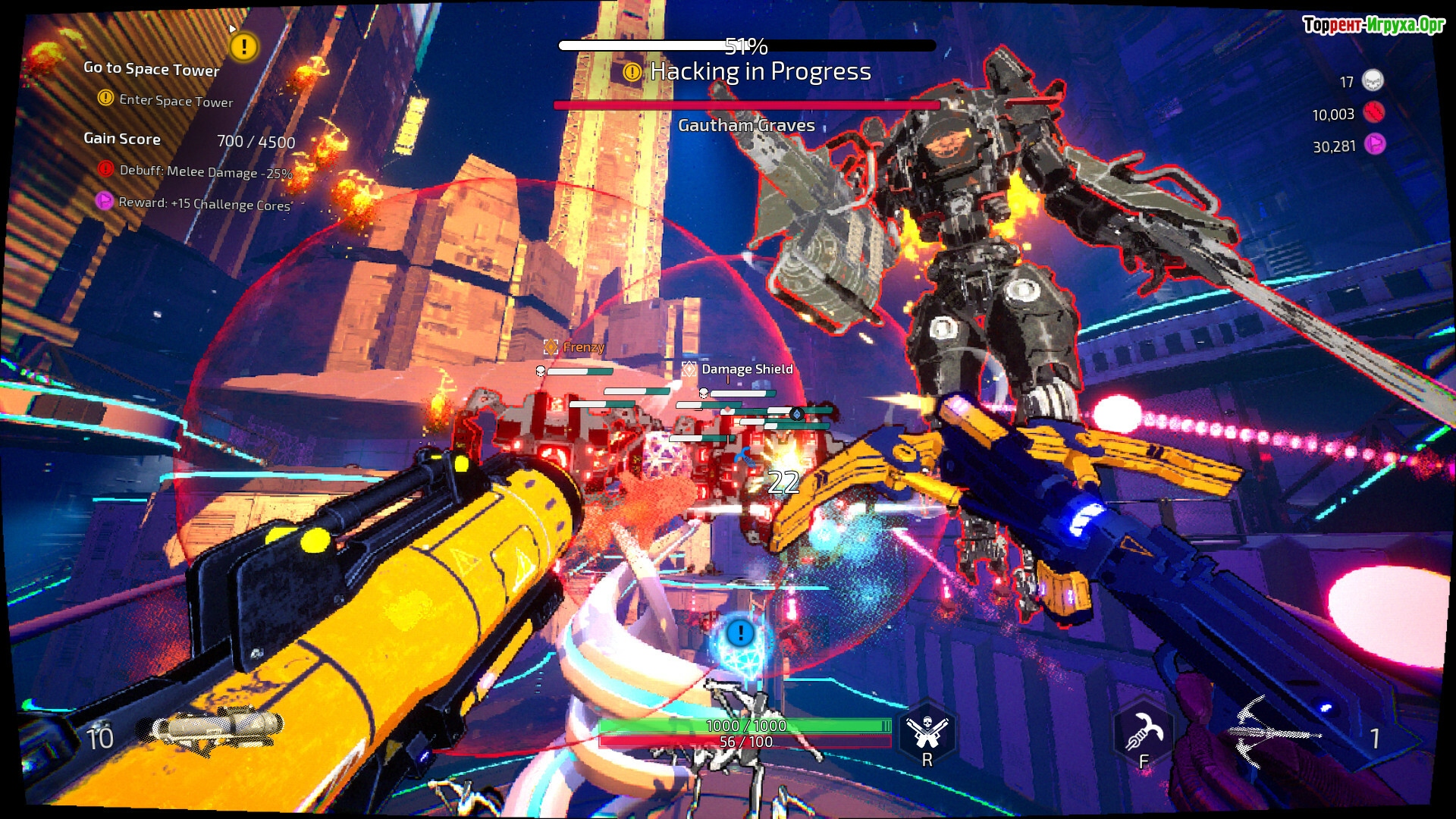Select the Go to Space Tower objective
The width and height of the screenshot is (1456, 819).
(x=152, y=69)
